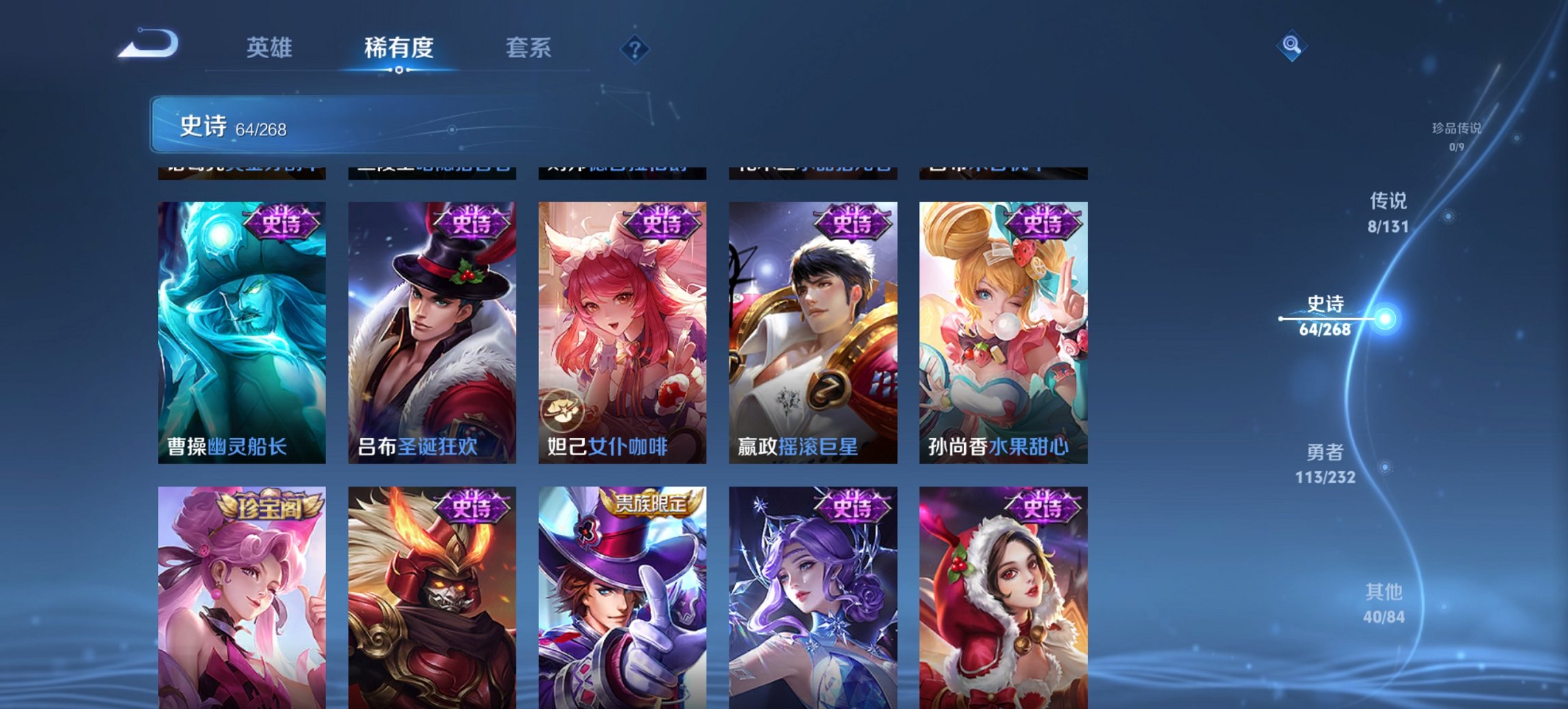1568x709 pixels.
Task: Click the node marker beside 传说 on rail
Action: coord(1450,215)
